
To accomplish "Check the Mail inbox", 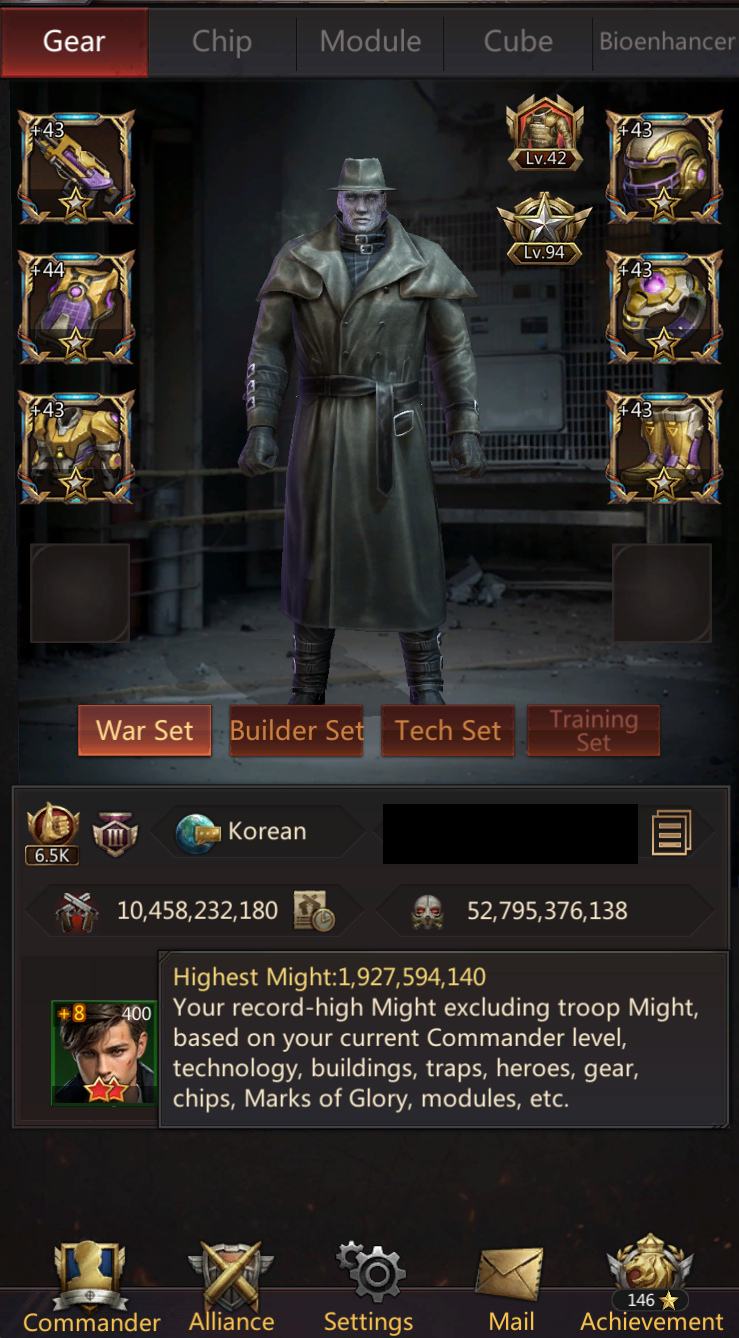I will pyautogui.click(x=511, y=1288).
